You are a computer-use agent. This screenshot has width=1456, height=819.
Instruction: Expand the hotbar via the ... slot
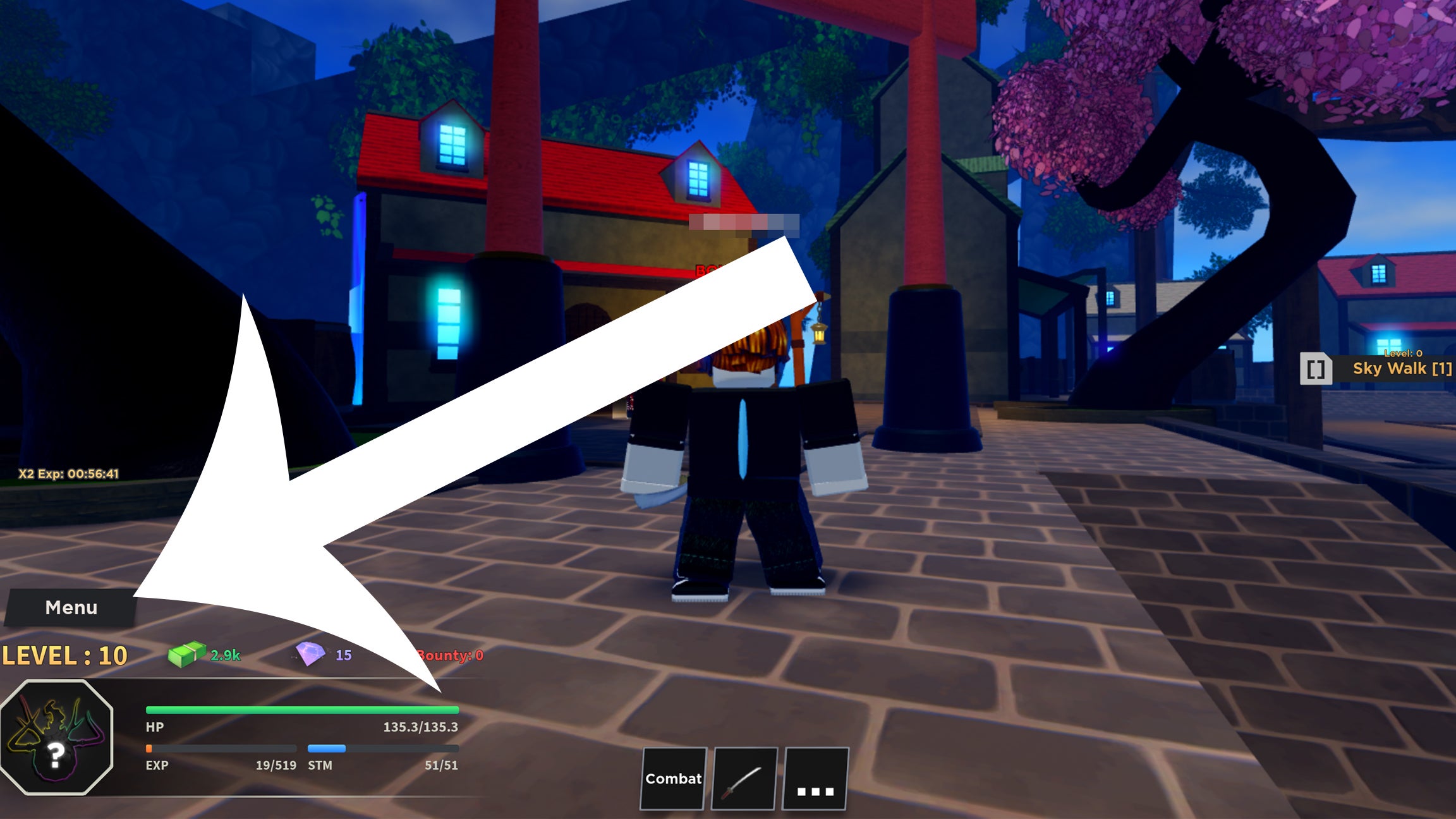pyautogui.click(x=815, y=779)
